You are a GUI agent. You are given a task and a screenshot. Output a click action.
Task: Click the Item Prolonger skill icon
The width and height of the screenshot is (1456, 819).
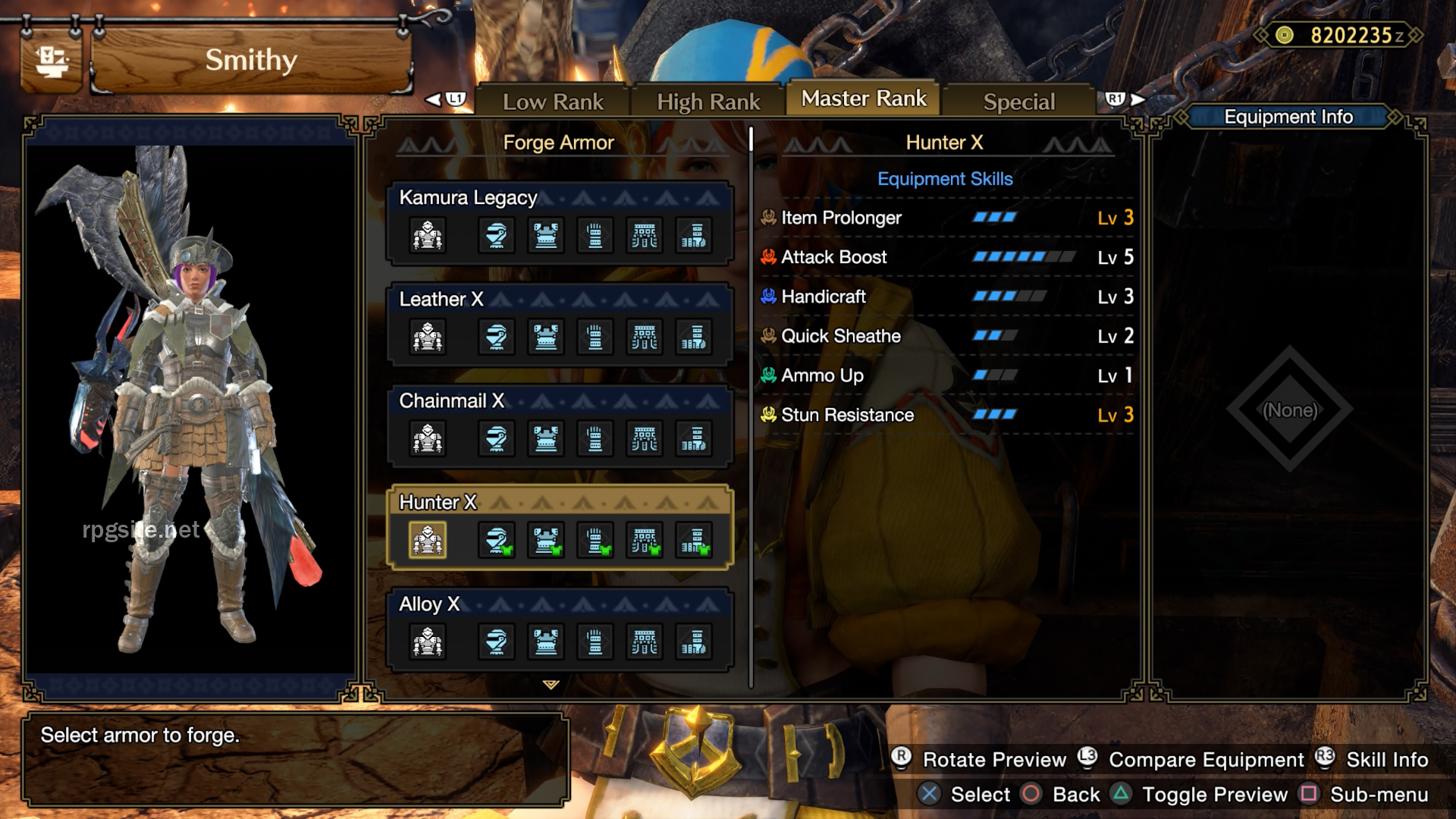767,218
